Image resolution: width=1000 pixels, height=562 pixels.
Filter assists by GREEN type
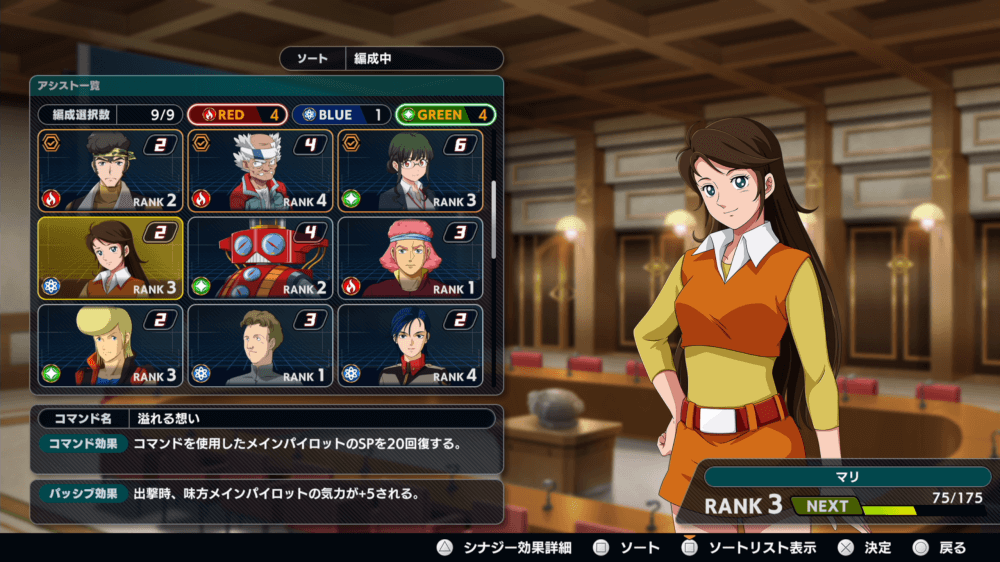pyautogui.click(x=445, y=115)
